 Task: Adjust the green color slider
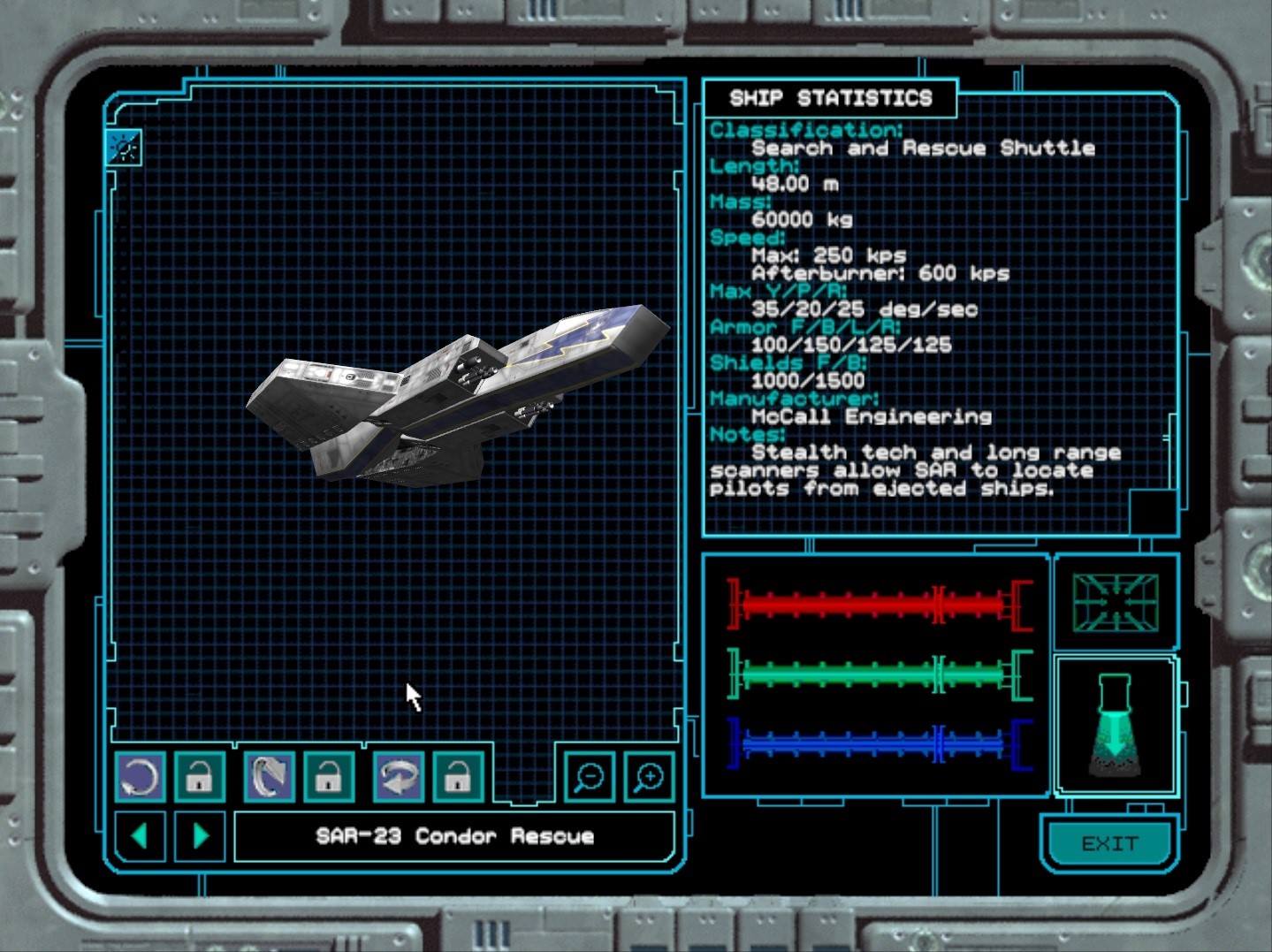click(880, 674)
